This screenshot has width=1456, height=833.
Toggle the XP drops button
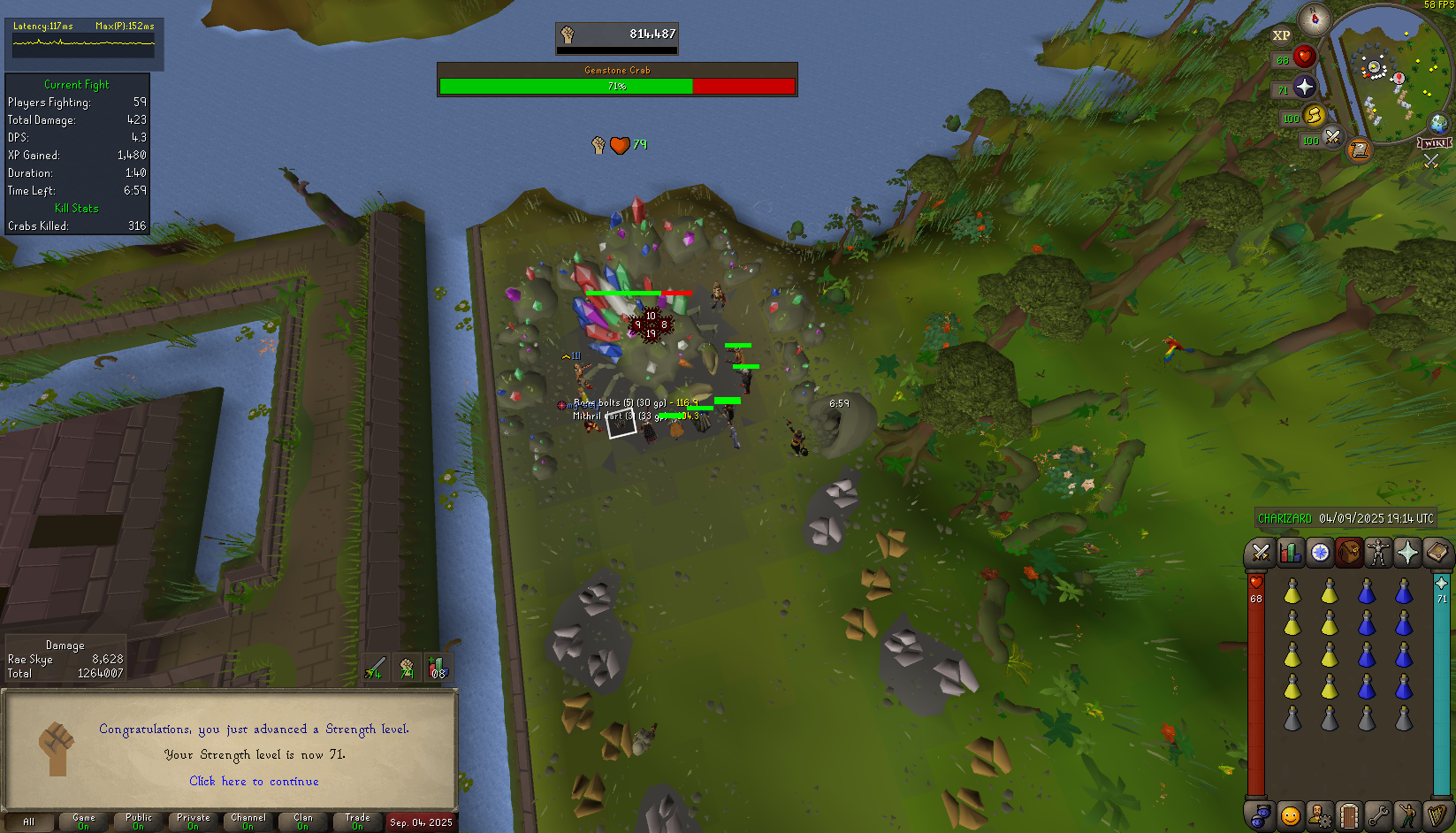(1281, 35)
